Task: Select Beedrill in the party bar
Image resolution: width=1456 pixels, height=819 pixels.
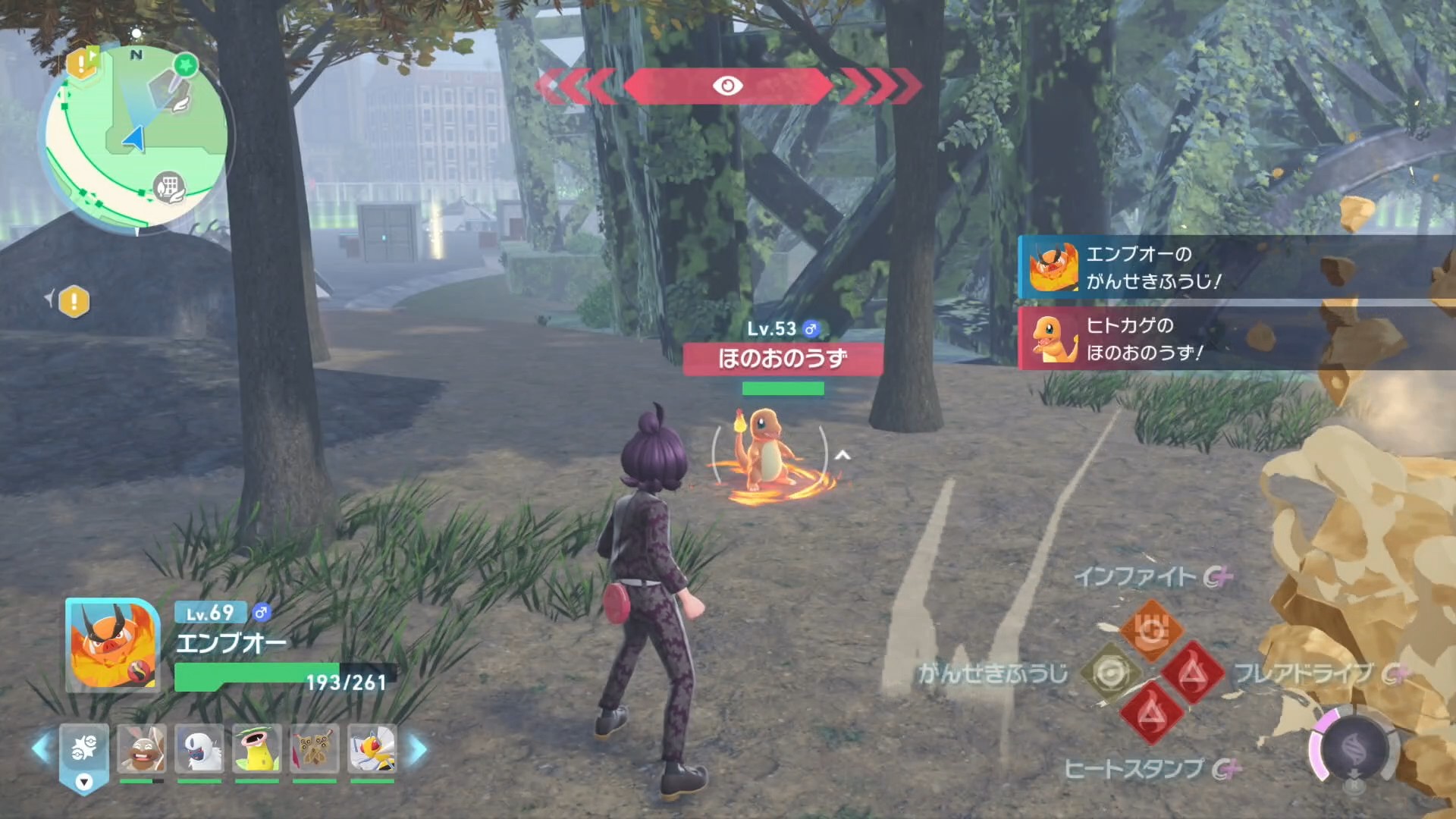Action: 372,750
